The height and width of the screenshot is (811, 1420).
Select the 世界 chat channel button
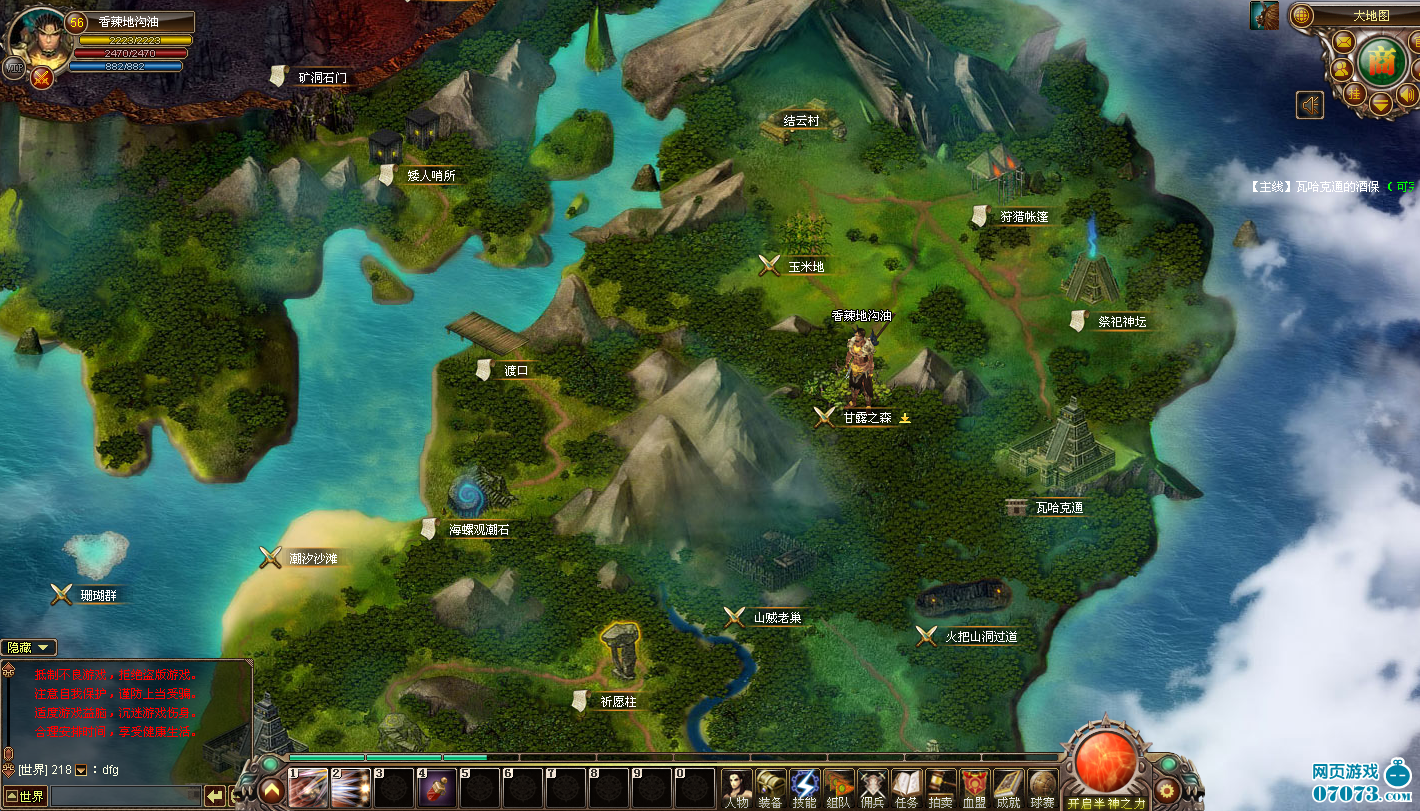(25, 796)
